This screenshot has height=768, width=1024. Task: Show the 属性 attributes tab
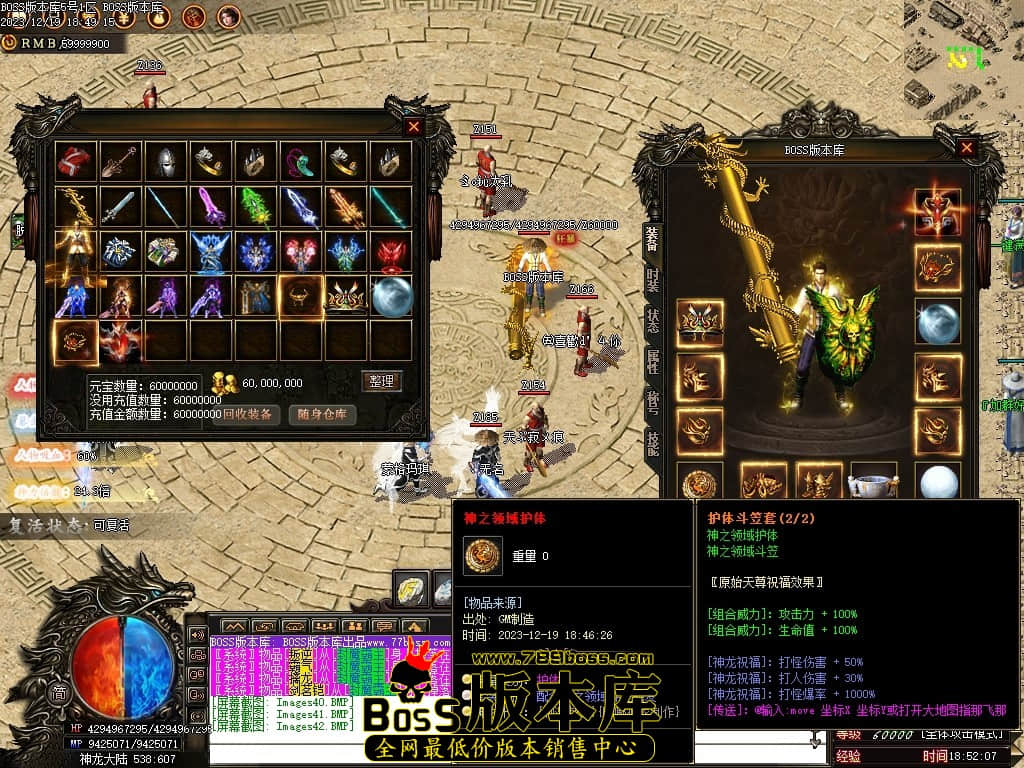pos(652,362)
